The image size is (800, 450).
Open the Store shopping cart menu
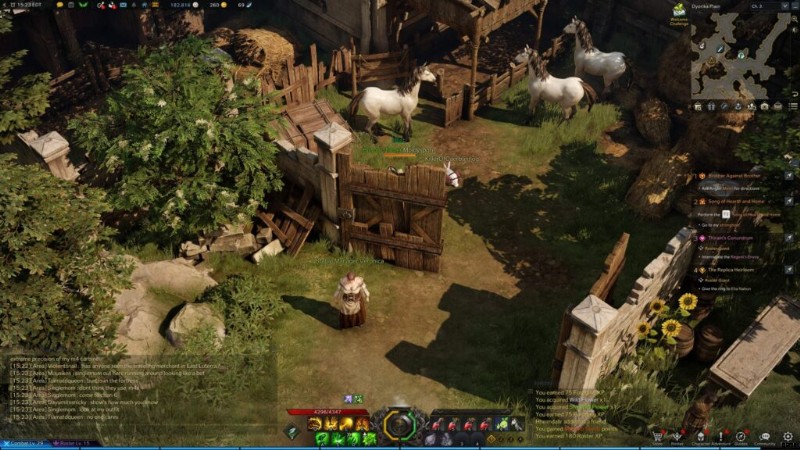point(656,437)
